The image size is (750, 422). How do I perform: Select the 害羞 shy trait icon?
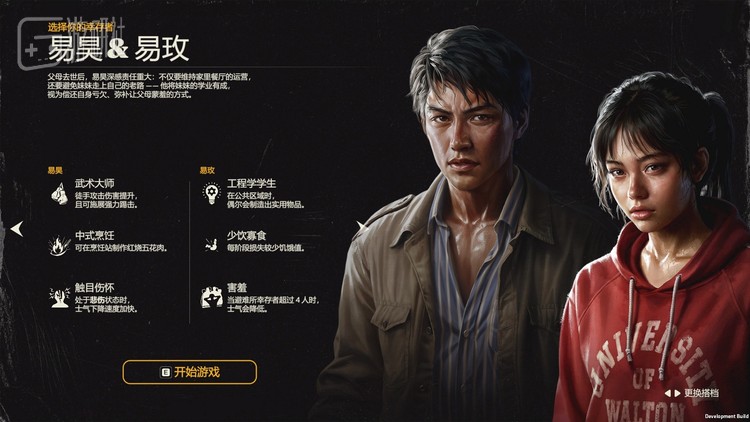tap(211, 295)
